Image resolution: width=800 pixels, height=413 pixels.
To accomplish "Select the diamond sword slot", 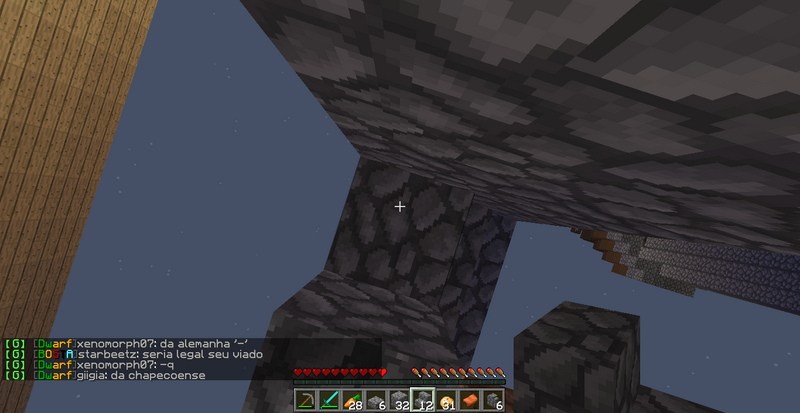I will tap(328, 401).
